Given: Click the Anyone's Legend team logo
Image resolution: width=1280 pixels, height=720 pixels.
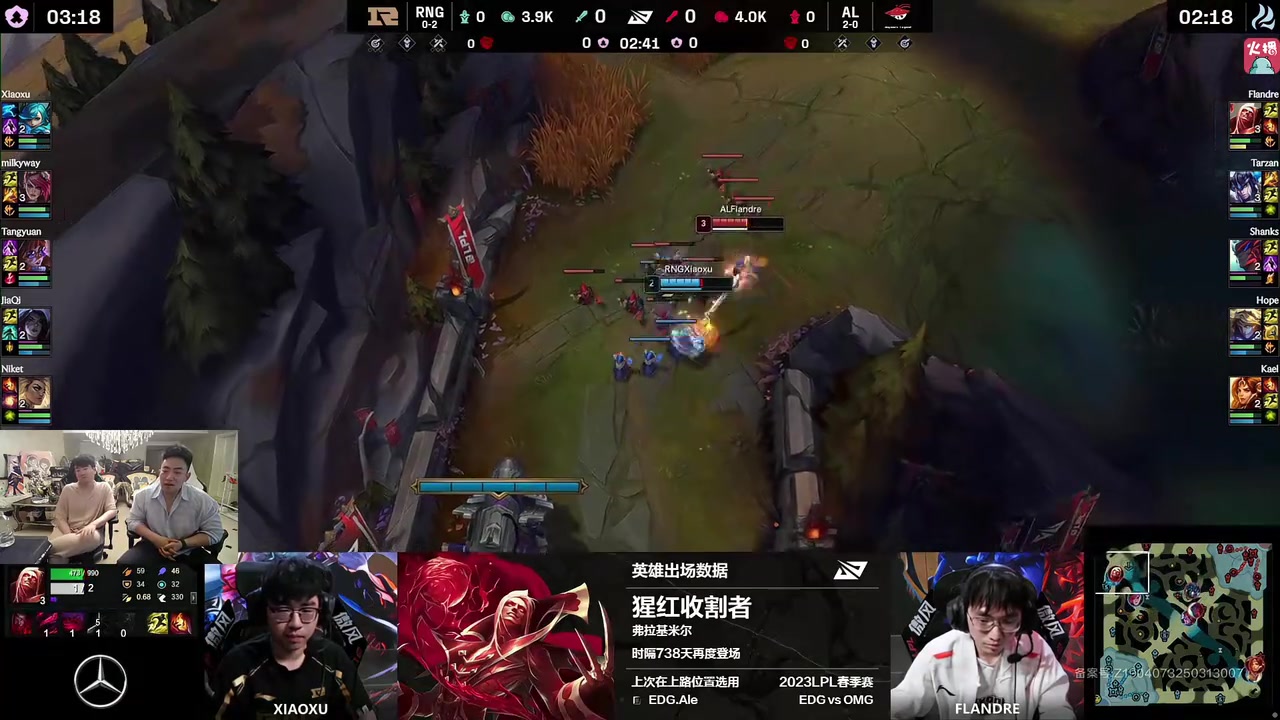Looking at the screenshot, I should [897, 14].
